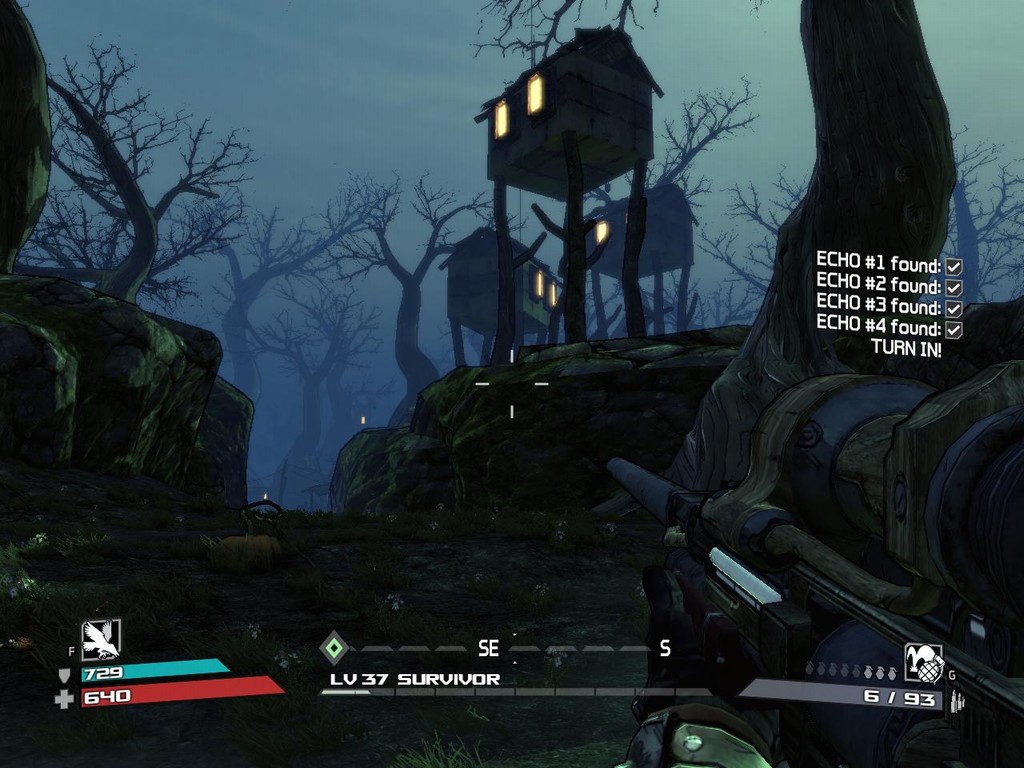Toggle the ECHO #2 found checkbox
The height and width of the screenshot is (768, 1024).
coord(954,287)
